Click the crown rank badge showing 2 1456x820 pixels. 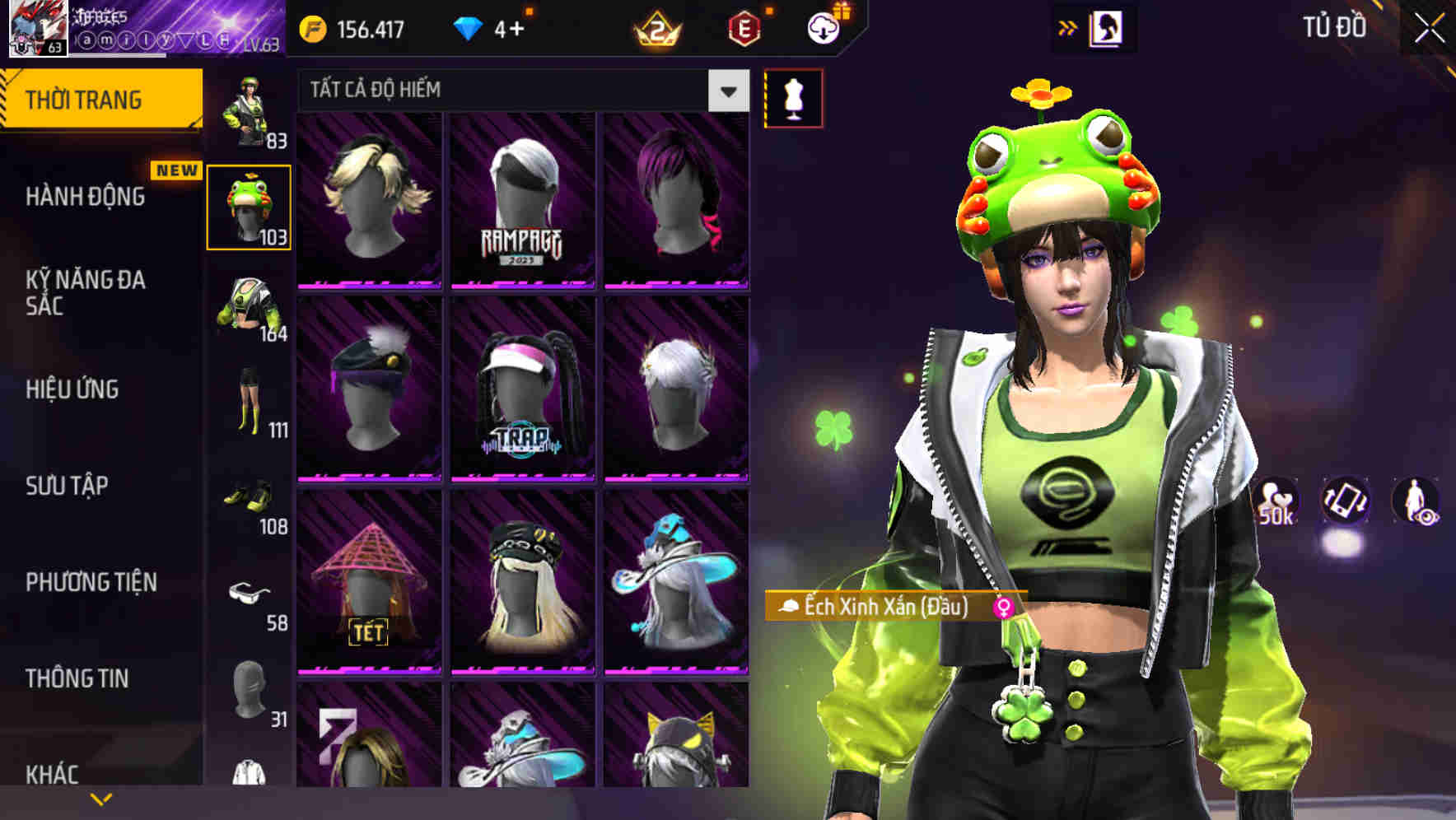click(x=653, y=28)
